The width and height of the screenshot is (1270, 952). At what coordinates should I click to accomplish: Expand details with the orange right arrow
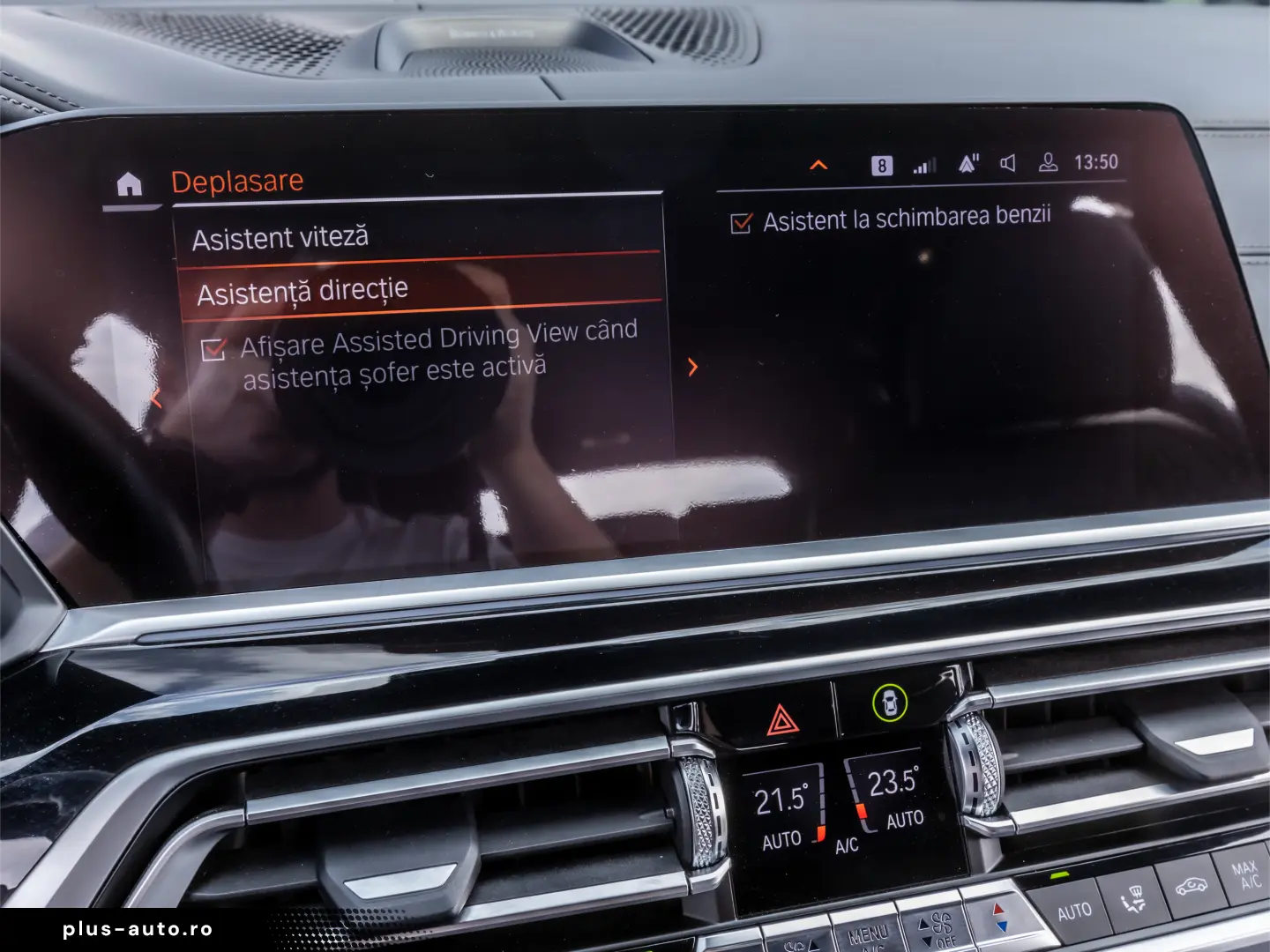[x=693, y=367]
